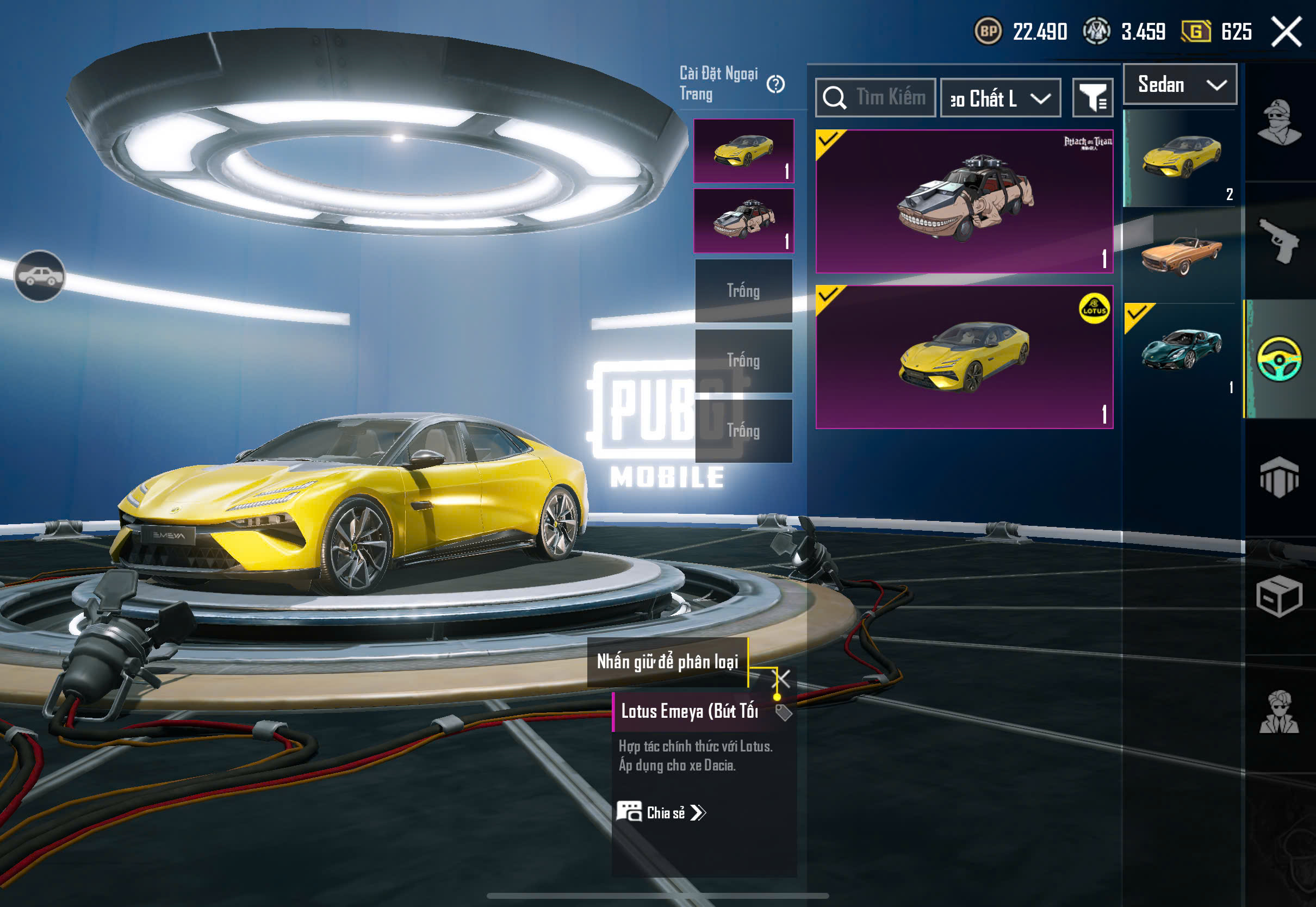
Task: Select the equipped Titan car disguise slot
Action: tap(743, 221)
